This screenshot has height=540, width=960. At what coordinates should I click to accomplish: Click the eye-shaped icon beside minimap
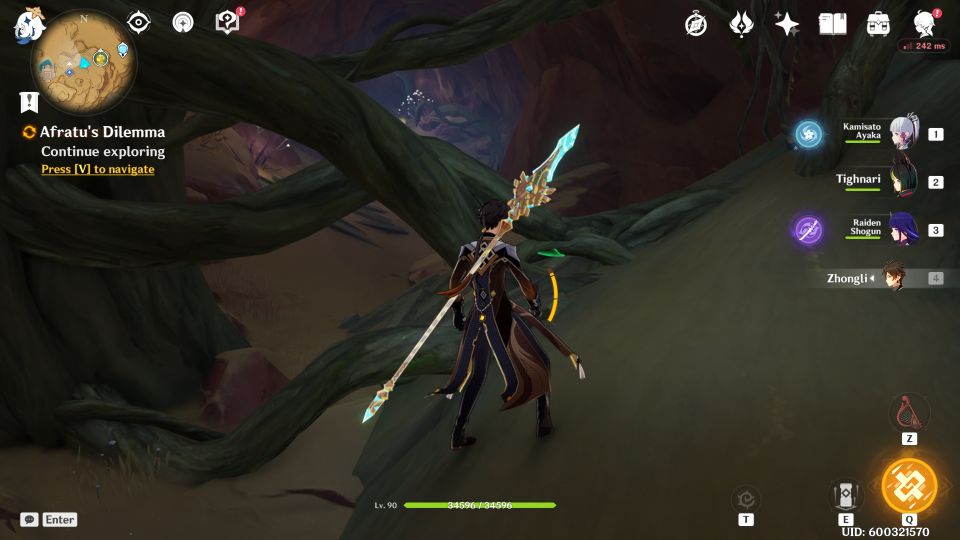click(138, 22)
